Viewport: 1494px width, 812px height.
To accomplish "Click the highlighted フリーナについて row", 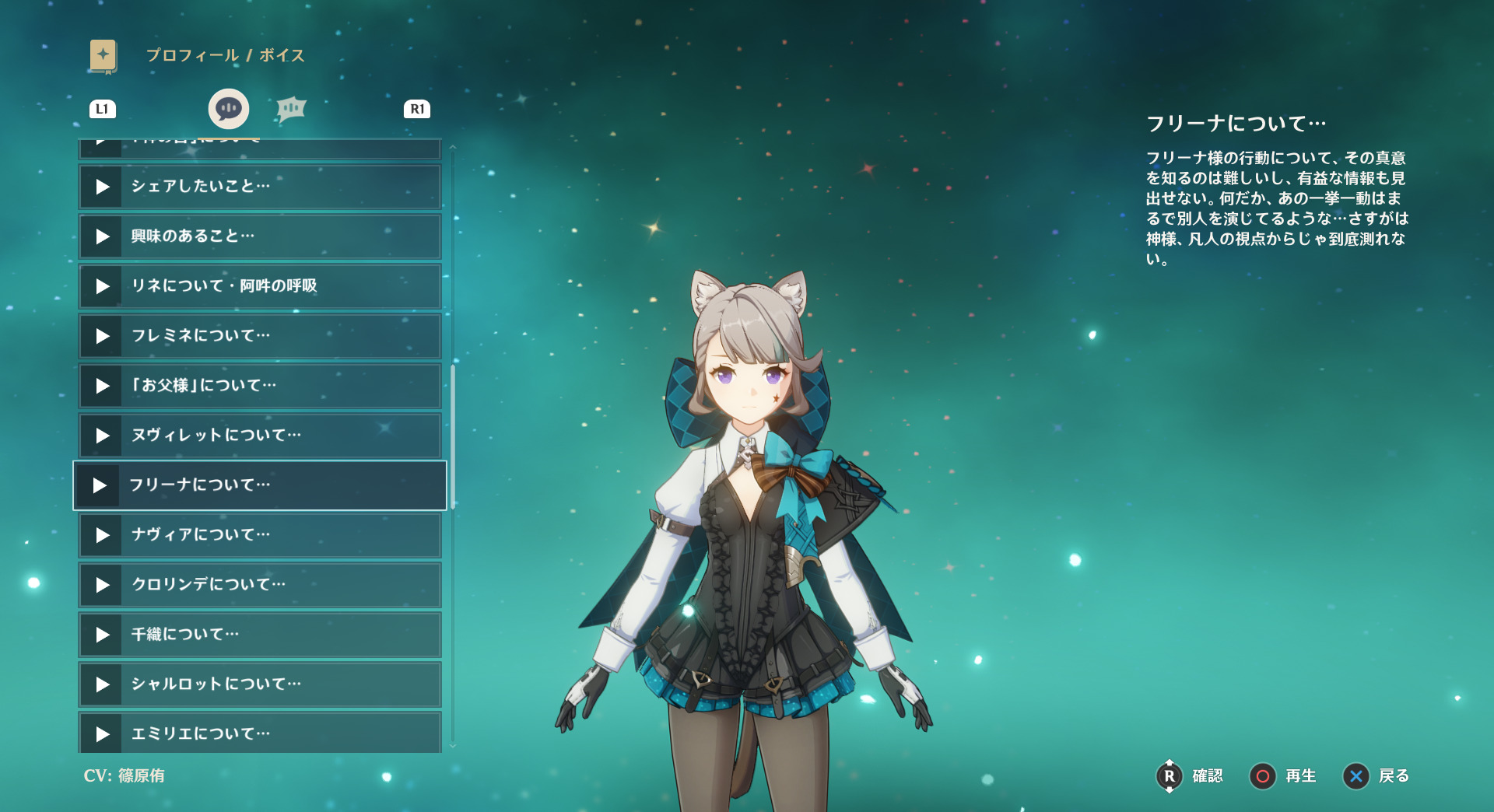I will click(x=259, y=485).
